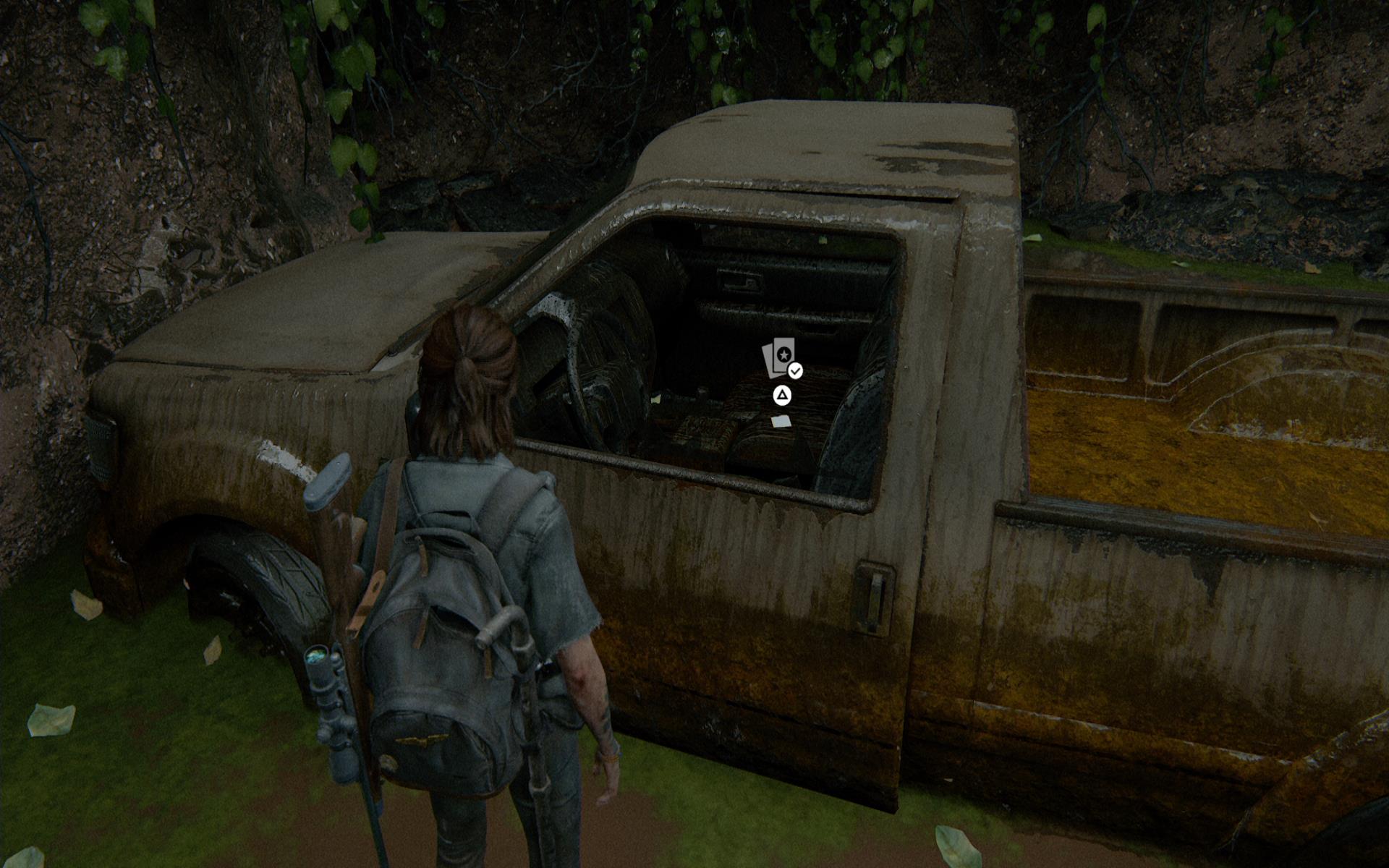Select the trading card collectible icon
1389x868 pixels.
coord(779,357)
